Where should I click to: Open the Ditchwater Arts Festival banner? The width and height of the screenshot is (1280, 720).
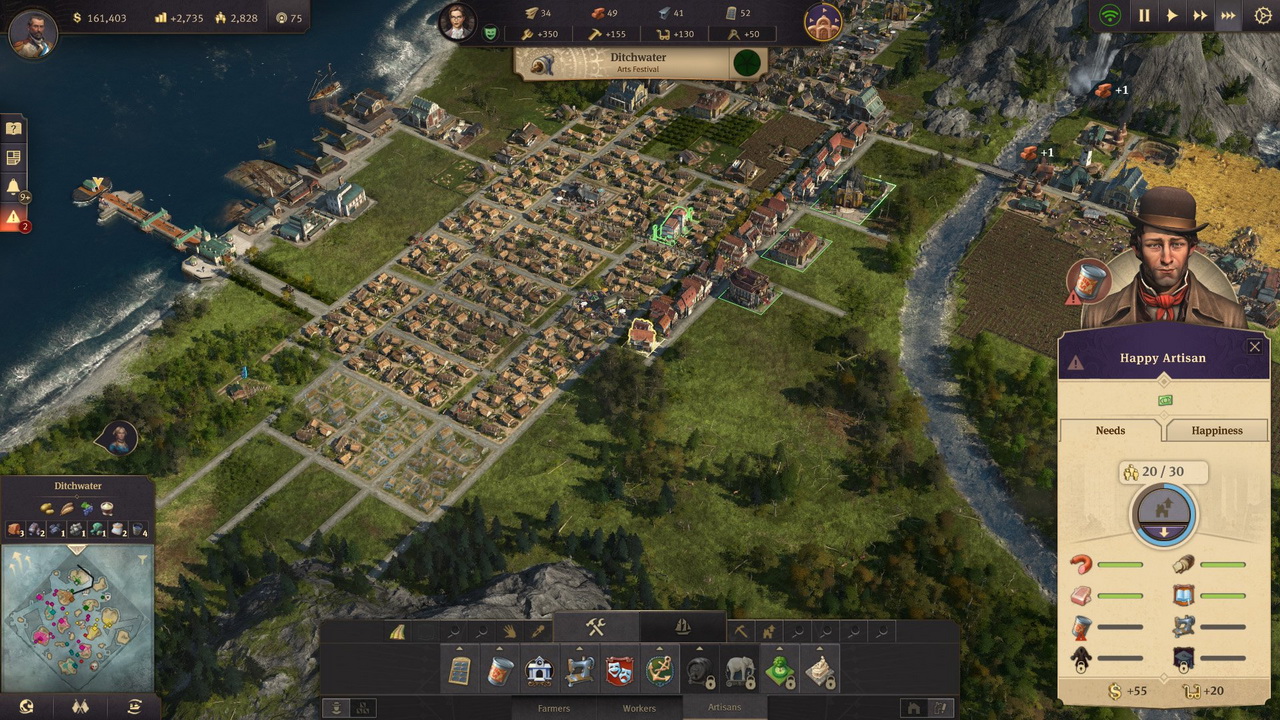click(x=638, y=63)
